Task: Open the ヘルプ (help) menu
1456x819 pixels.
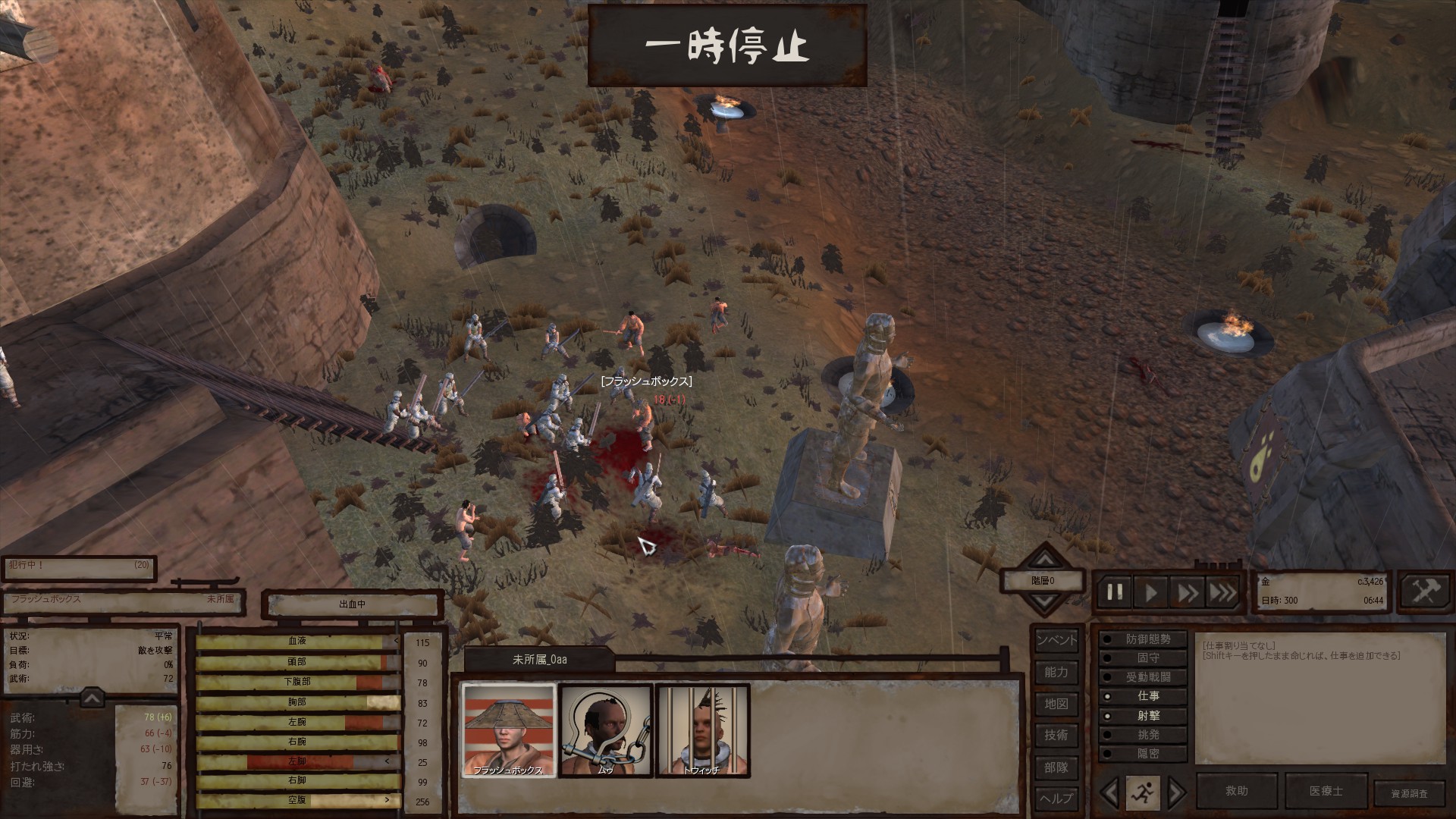Action: pos(1056,799)
